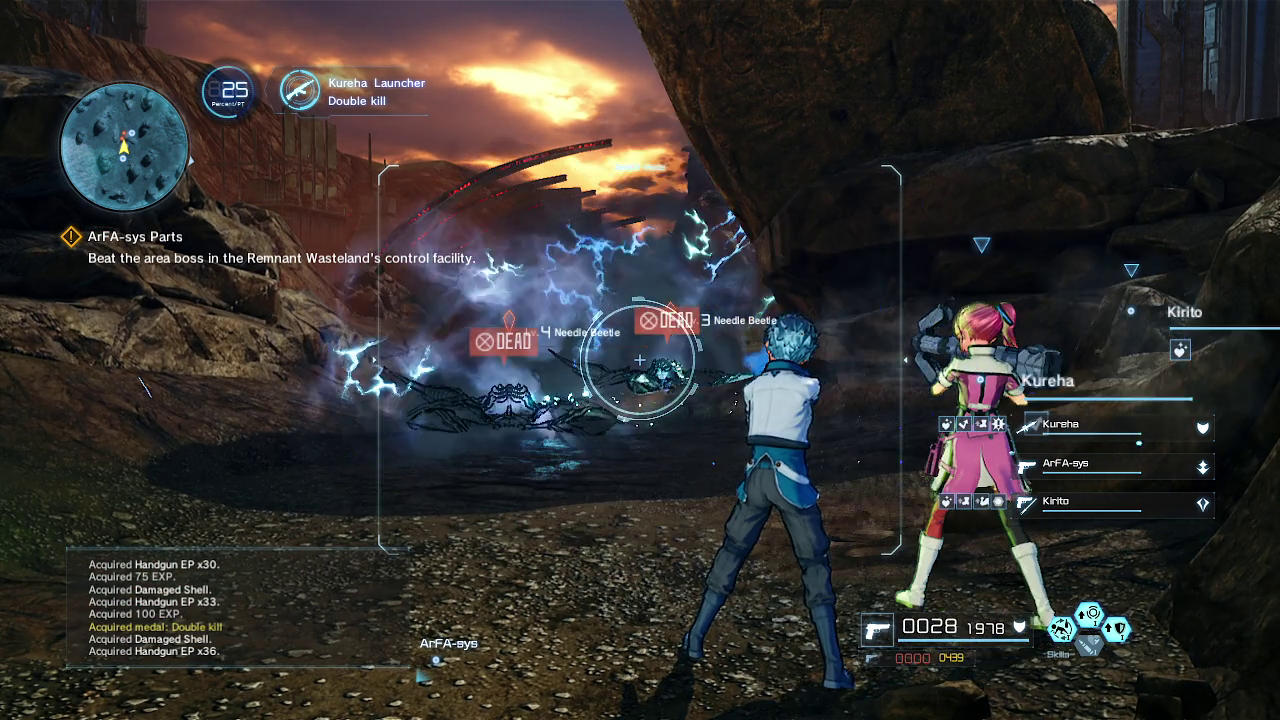Image resolution: width=1280 pixels, height=720 pixels.
Task: Activate the shield boost skill hexagon
Action: point(1117,629)
